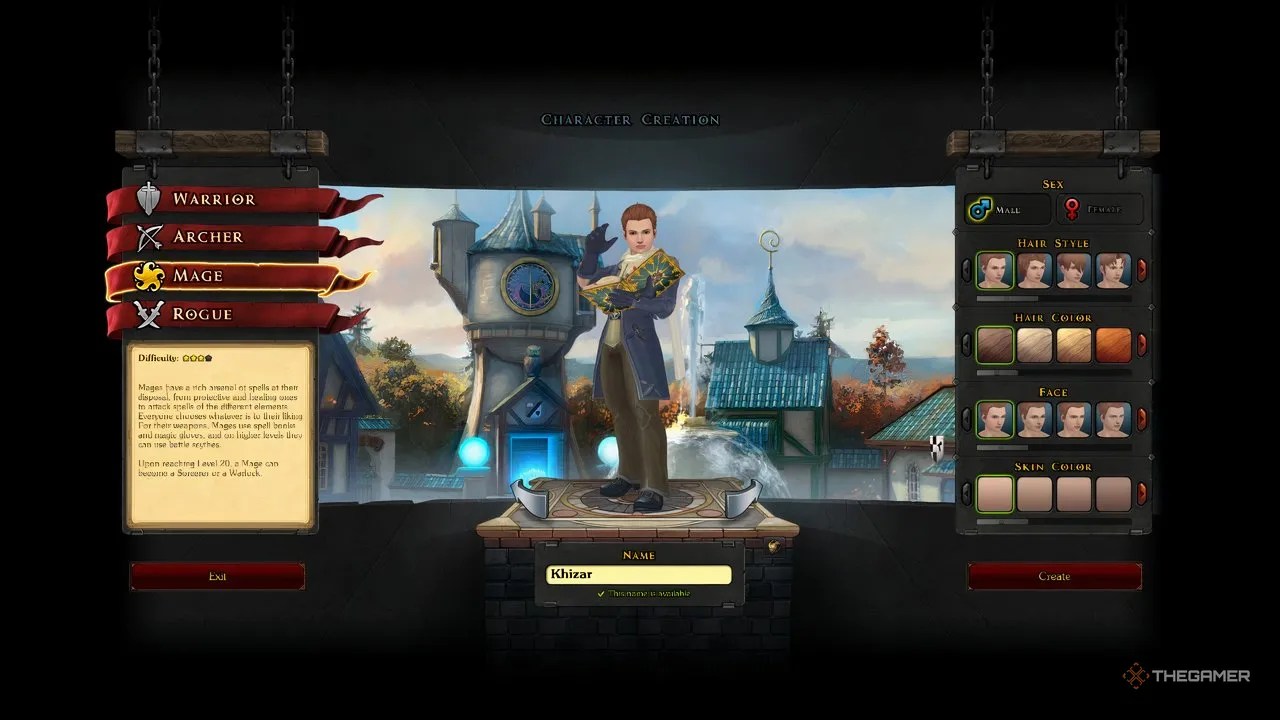Image resolution: width=1280 pixels, height=720 pixels.
Task: Click the red female gender symbol
Action: click(1074, 206)
